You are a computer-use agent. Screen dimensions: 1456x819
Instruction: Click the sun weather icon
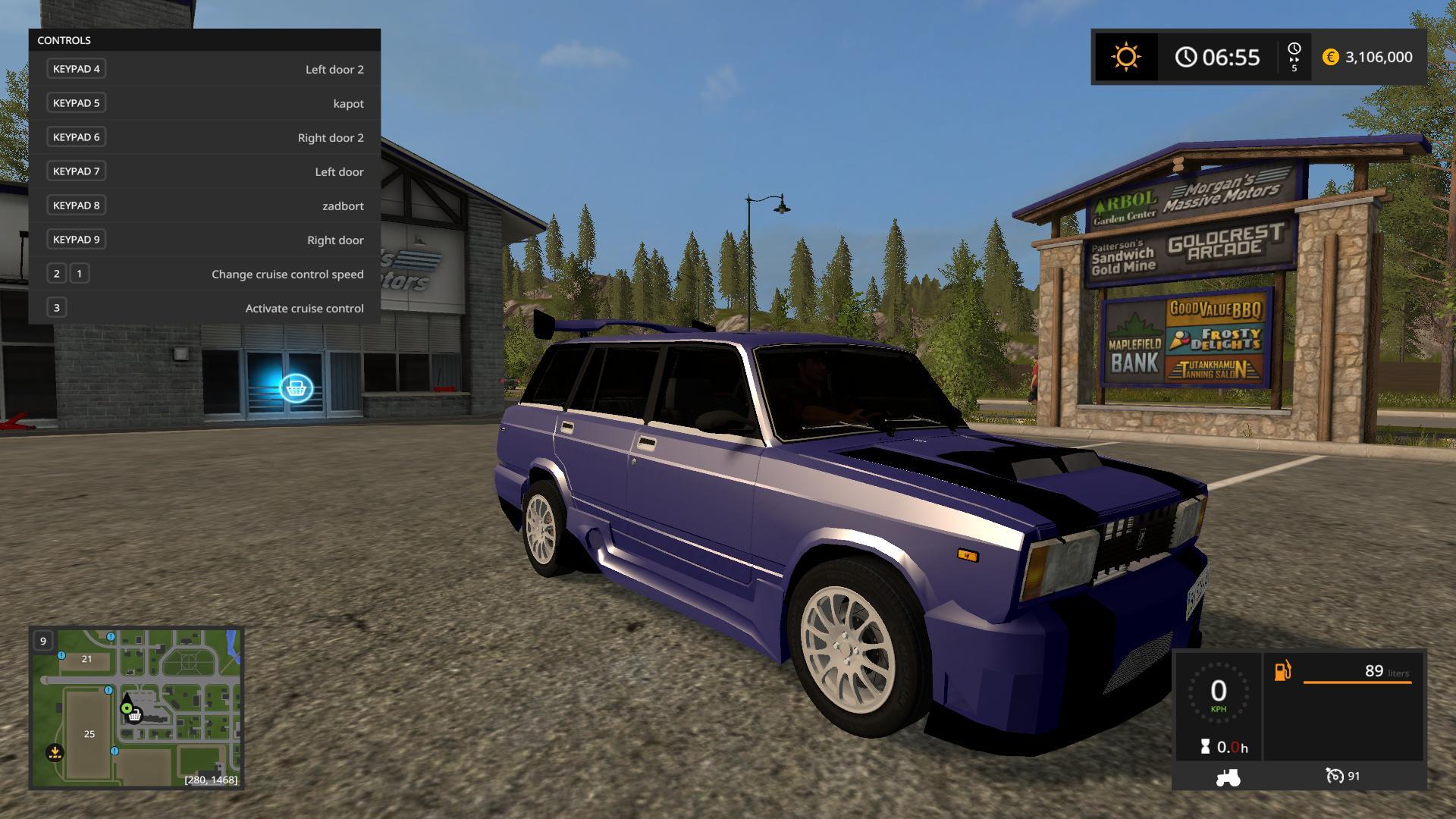(1125, 57)
